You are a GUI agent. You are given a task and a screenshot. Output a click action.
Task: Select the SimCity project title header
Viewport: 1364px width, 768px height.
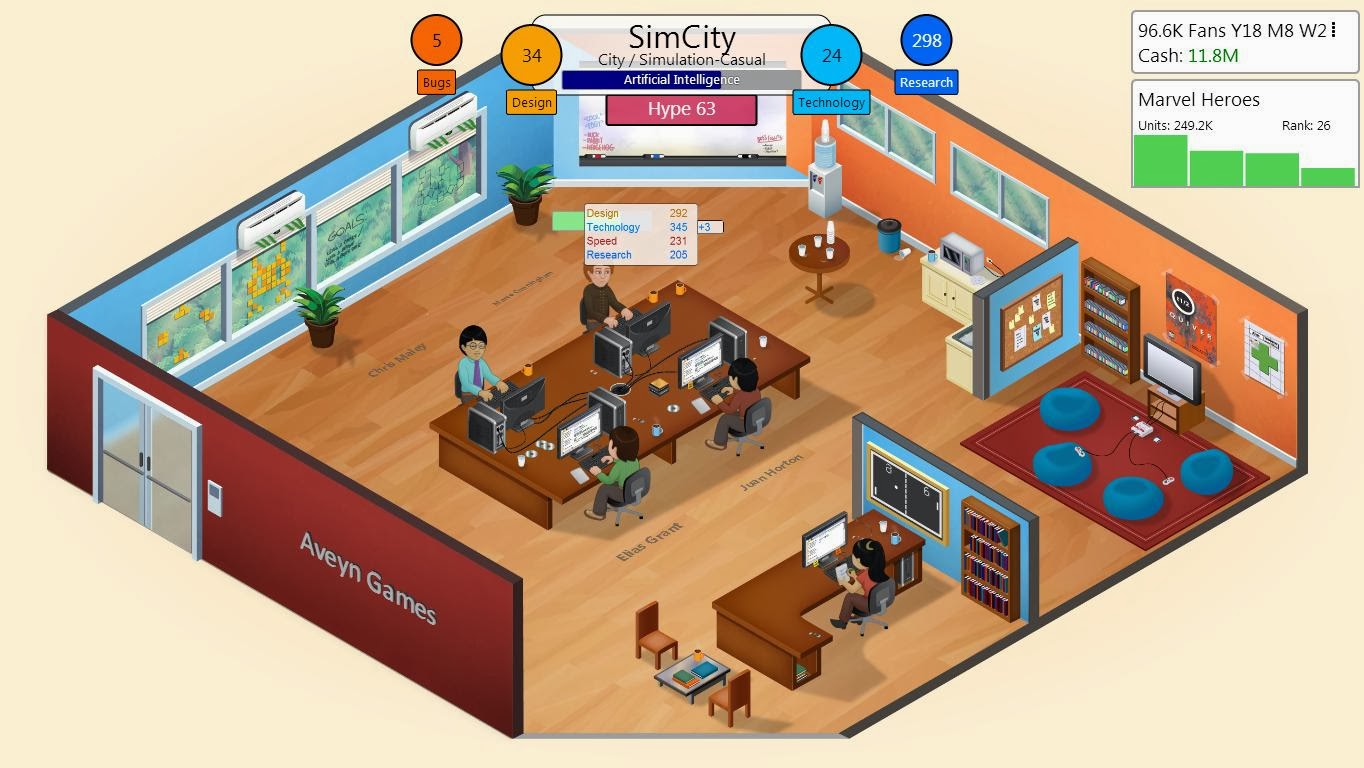pos(680,37)
